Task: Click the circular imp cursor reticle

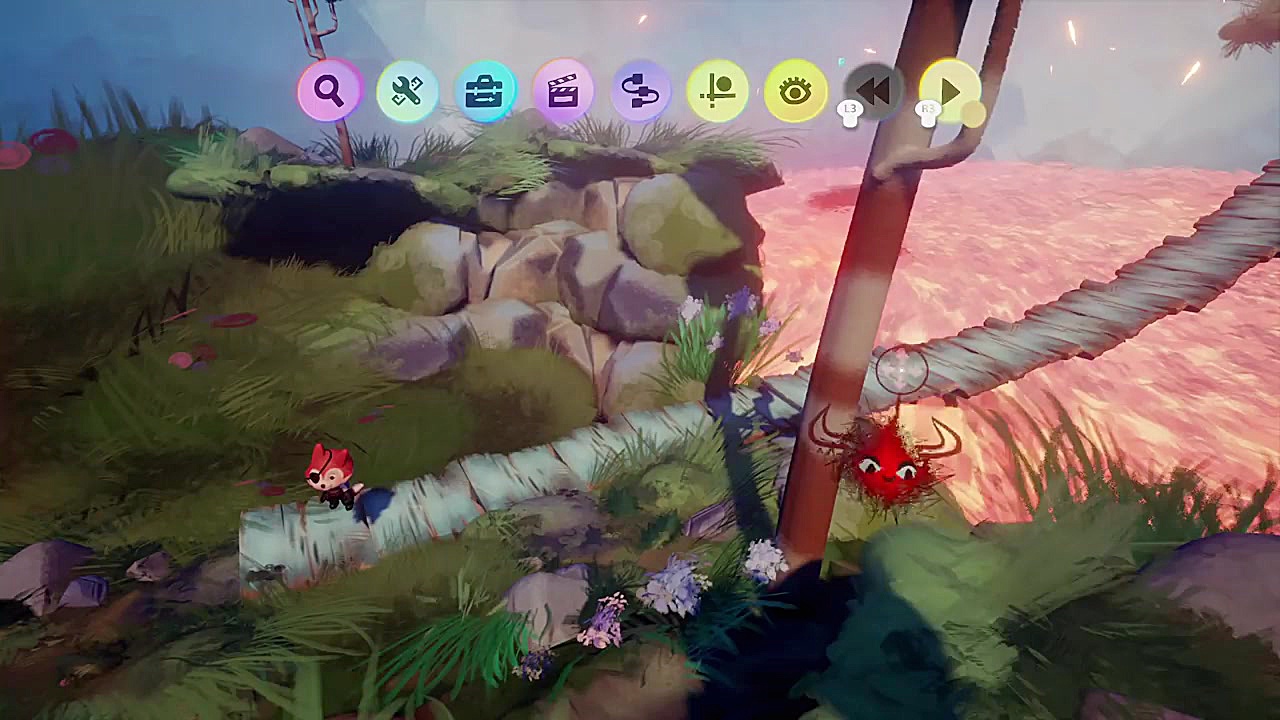Action: click(x=900, y=372)
